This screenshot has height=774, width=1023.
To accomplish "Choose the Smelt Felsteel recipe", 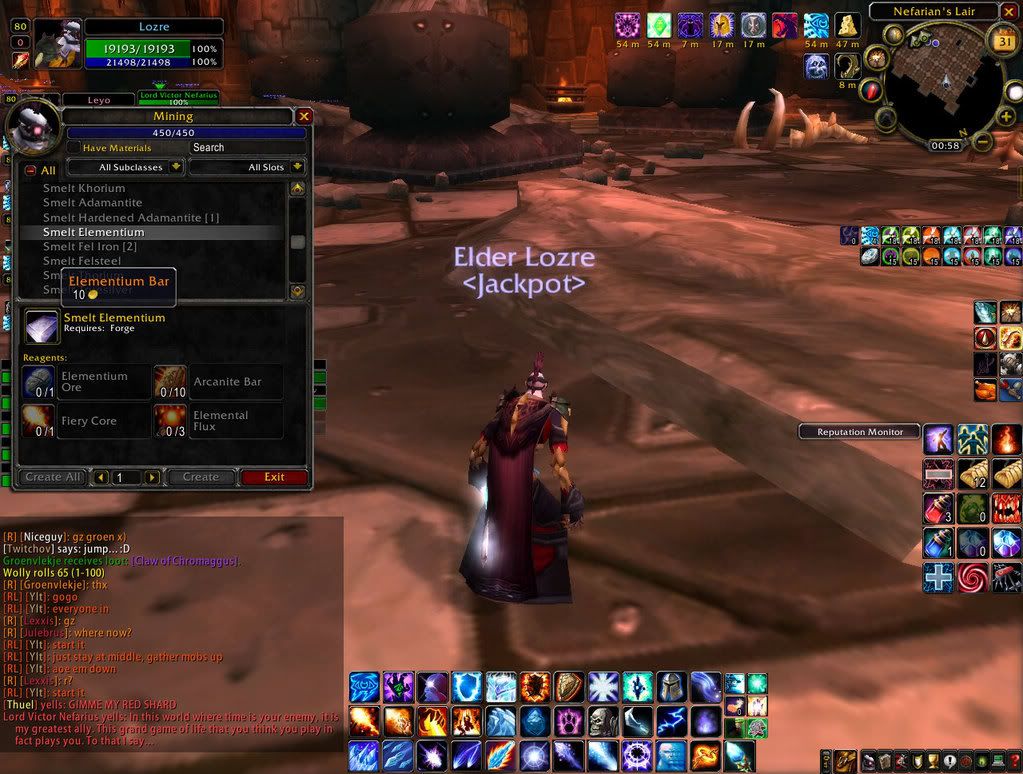I will [x=82, y=261].
